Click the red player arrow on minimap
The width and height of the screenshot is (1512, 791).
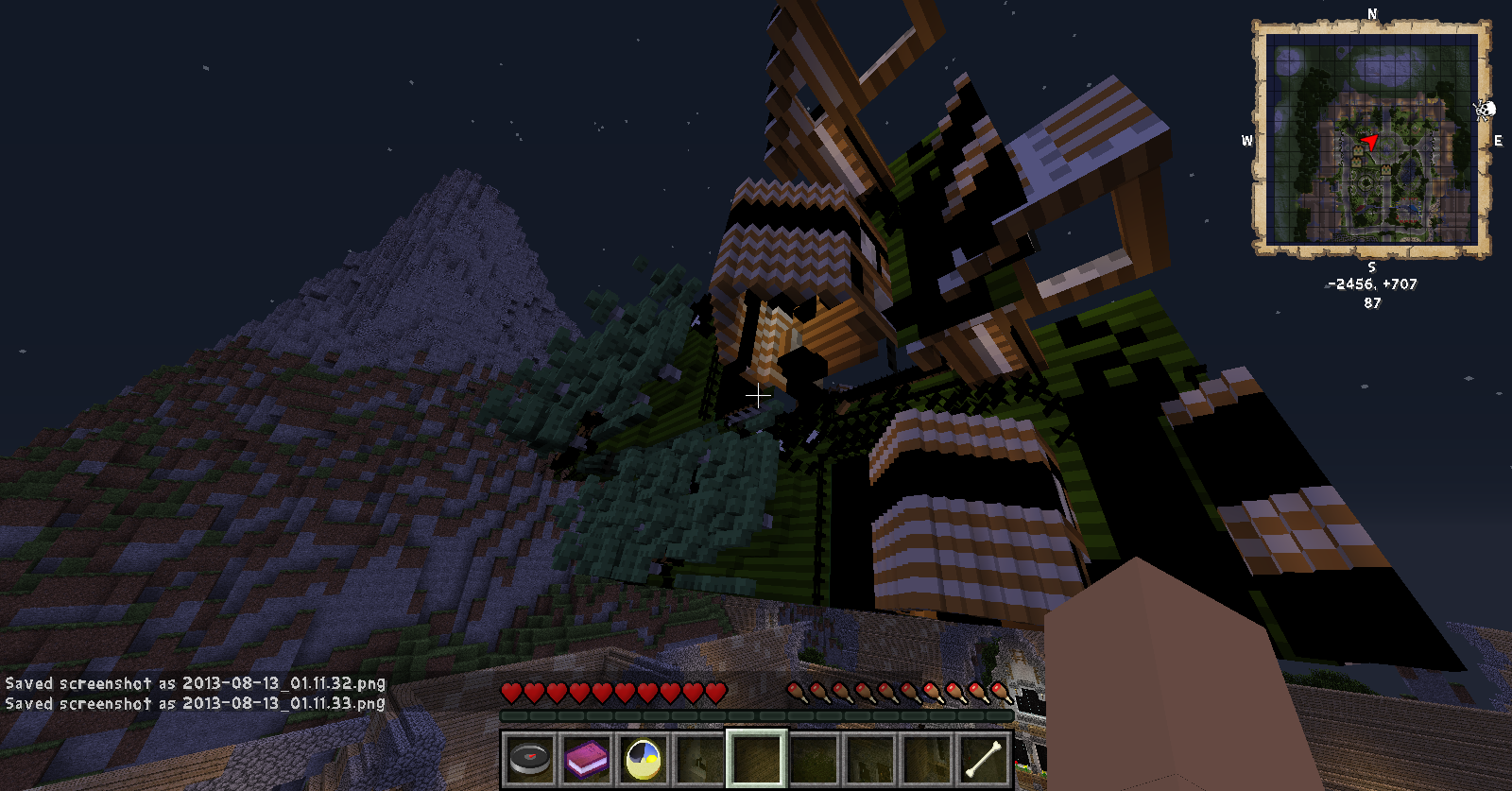[x=1369, y=143]
